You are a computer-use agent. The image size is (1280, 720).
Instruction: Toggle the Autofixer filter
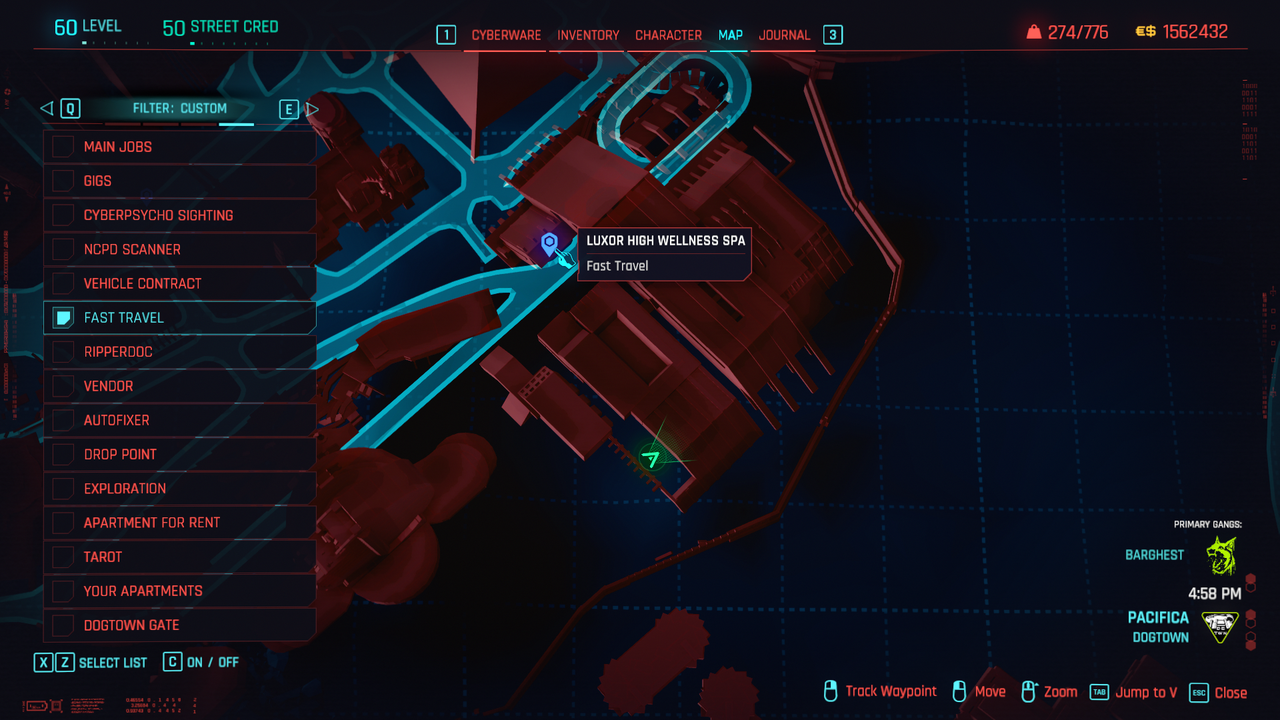180,420
